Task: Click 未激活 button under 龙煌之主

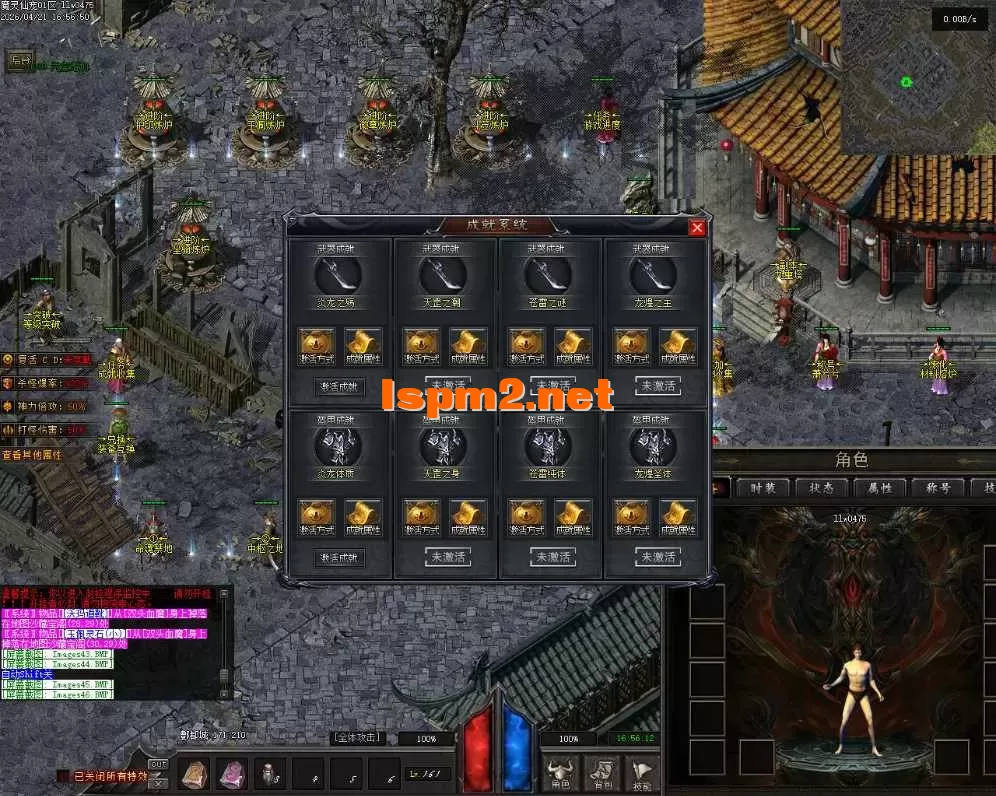Action: point(657,386)
